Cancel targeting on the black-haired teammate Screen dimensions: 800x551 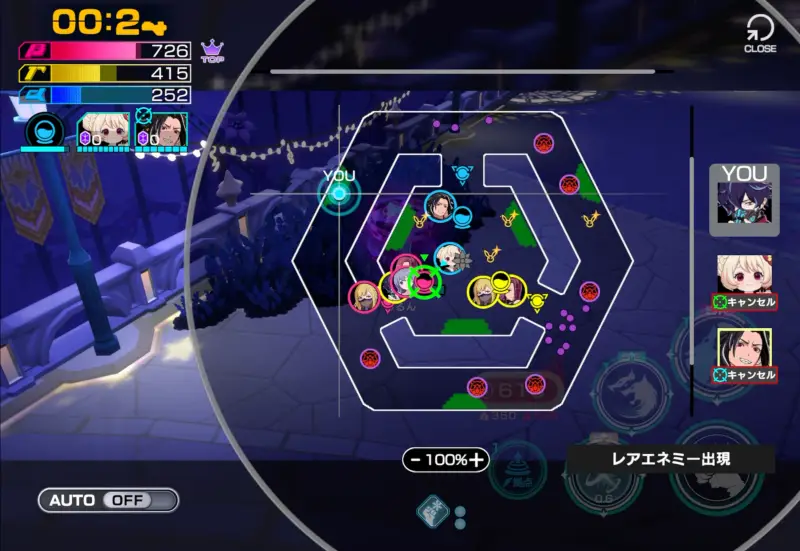[744, 374]
